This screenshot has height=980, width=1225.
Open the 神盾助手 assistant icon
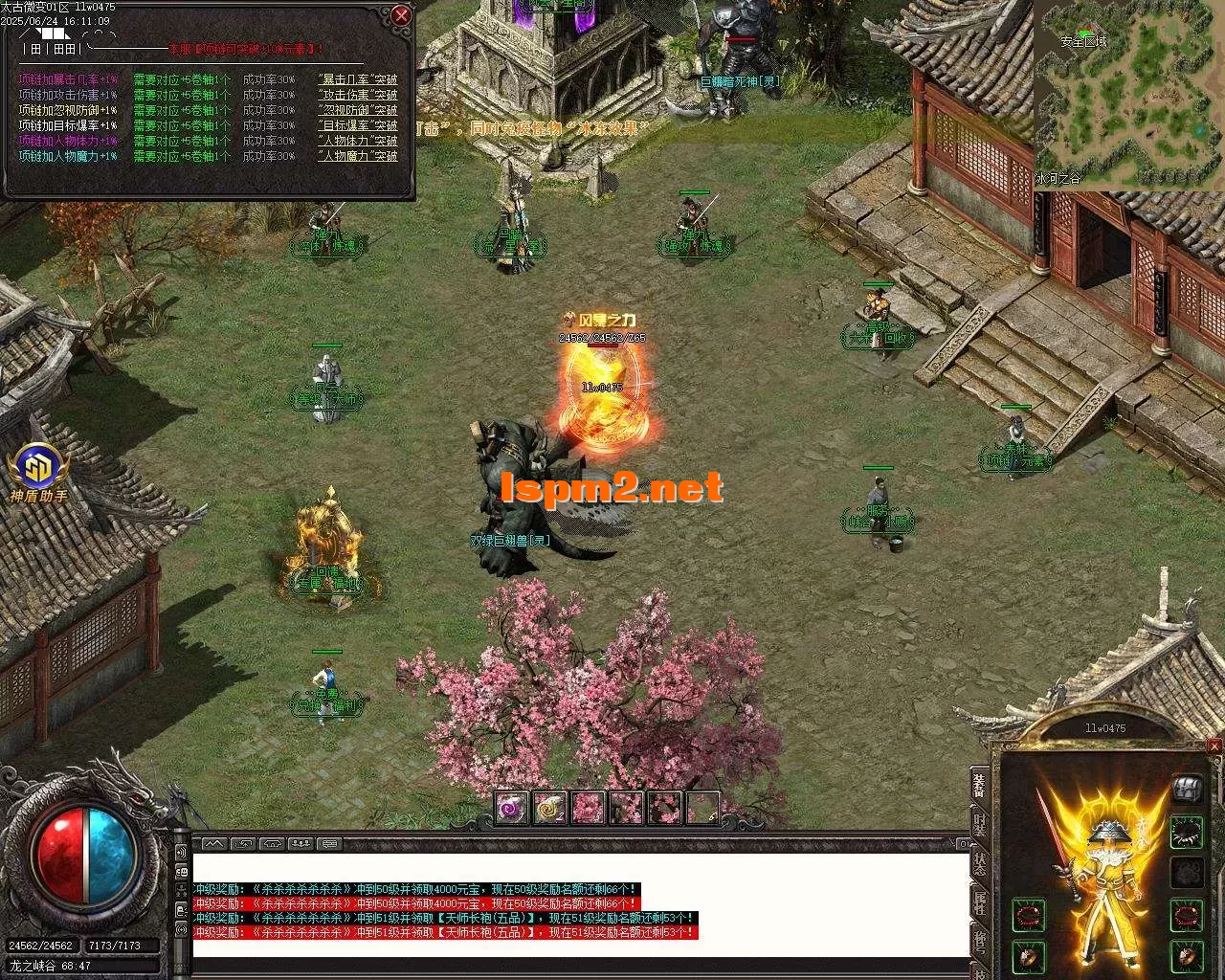(x=38, y=469)
